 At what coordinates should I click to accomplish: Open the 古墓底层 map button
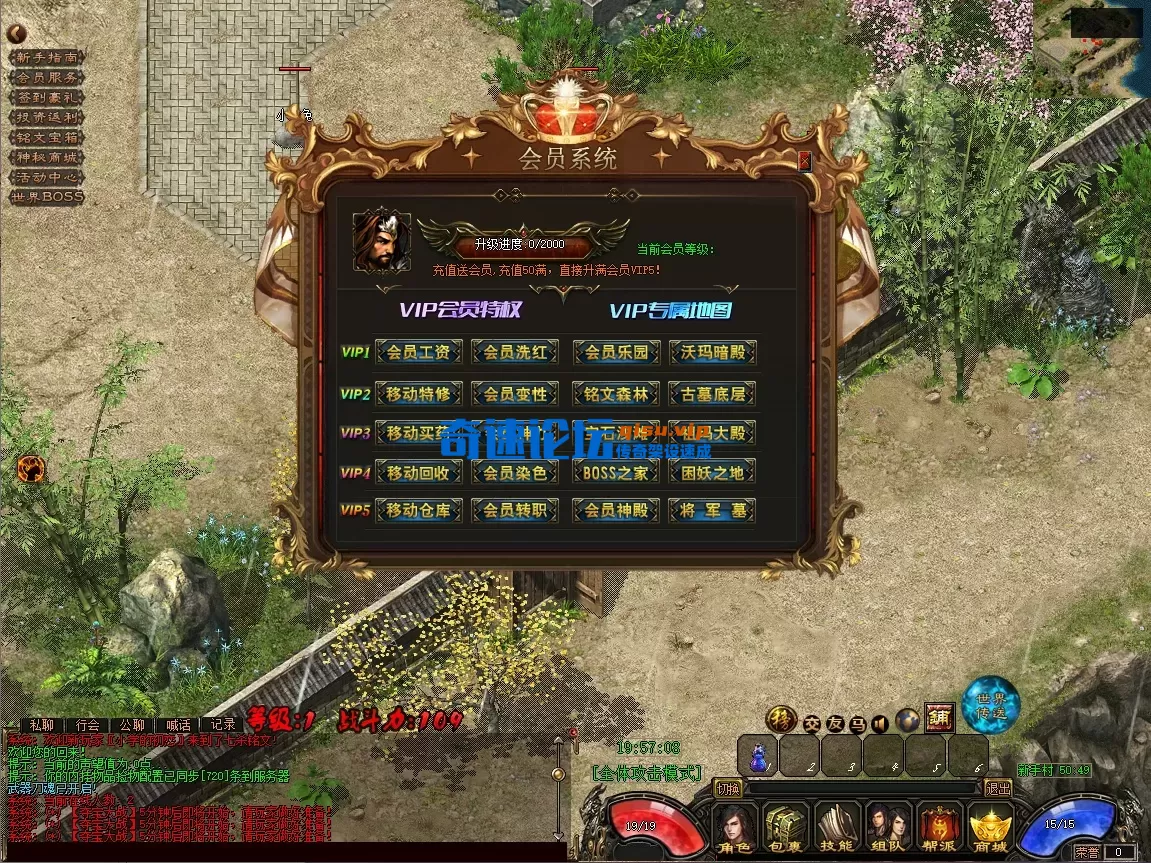712,393
